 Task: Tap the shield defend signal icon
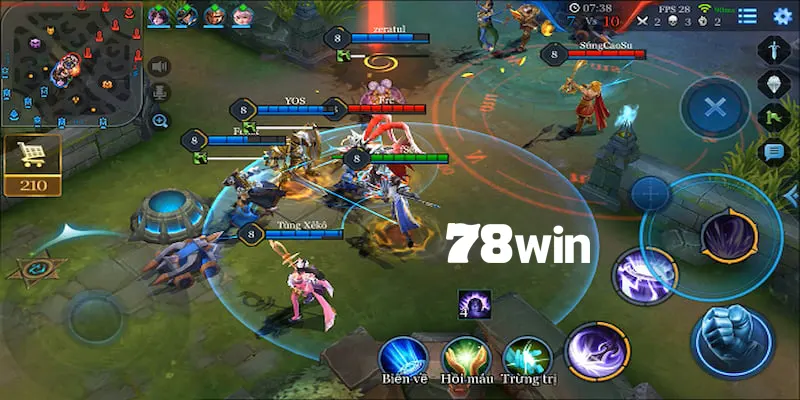pyautogui.click(x=773, y=83)
